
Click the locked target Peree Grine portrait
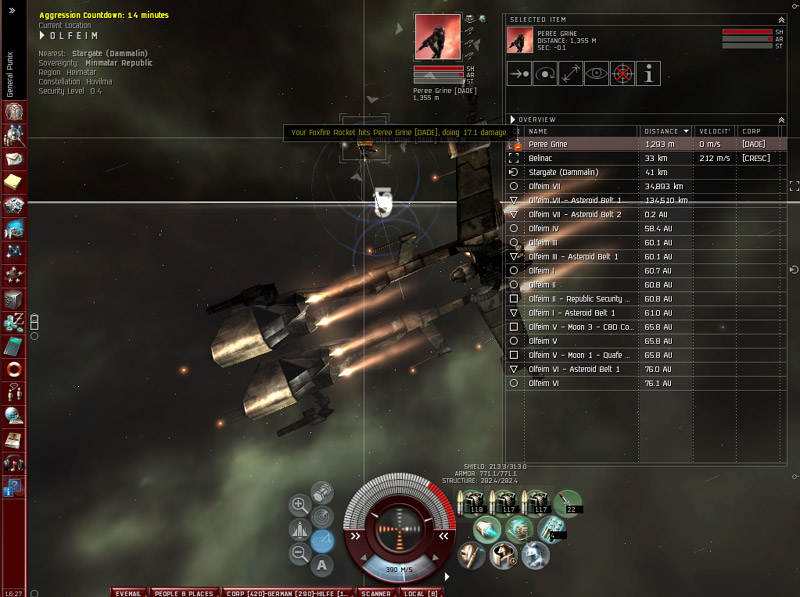tap(438, 37)
